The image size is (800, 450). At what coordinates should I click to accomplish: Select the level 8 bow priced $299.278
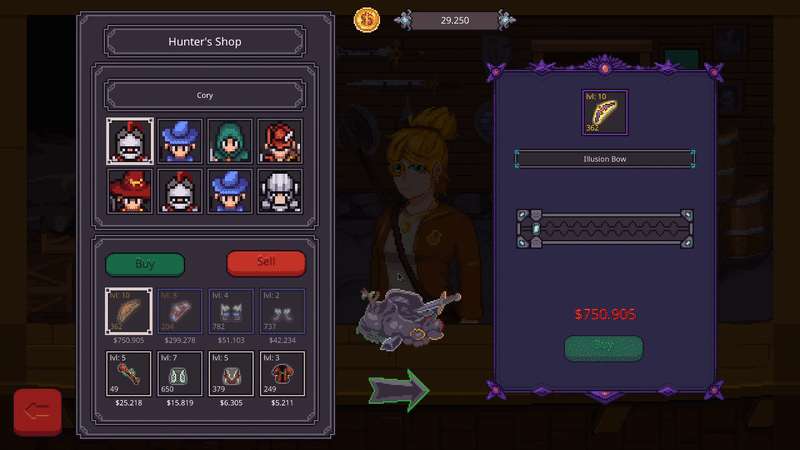[x=180, y=311]
